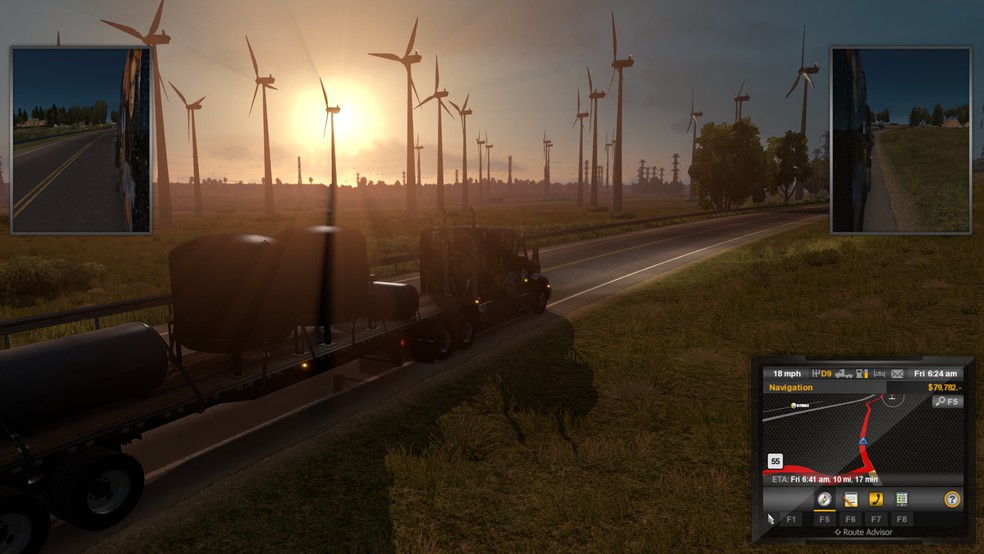Screen dimensions: 984x554
Task: Switch to the job notepad tab
Action: click(851, 499)
